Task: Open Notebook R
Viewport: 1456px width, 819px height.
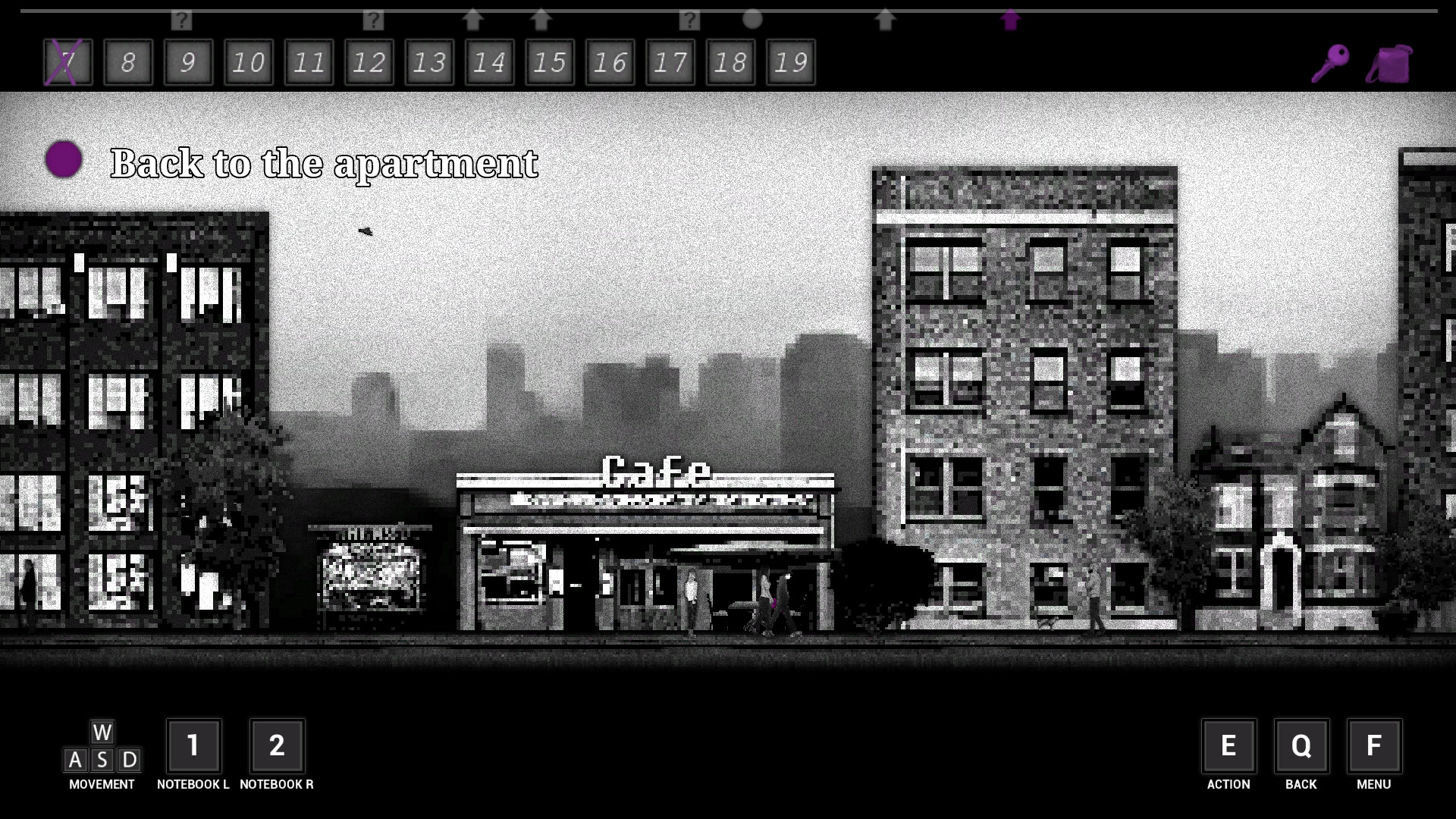Action: [277, 746]
